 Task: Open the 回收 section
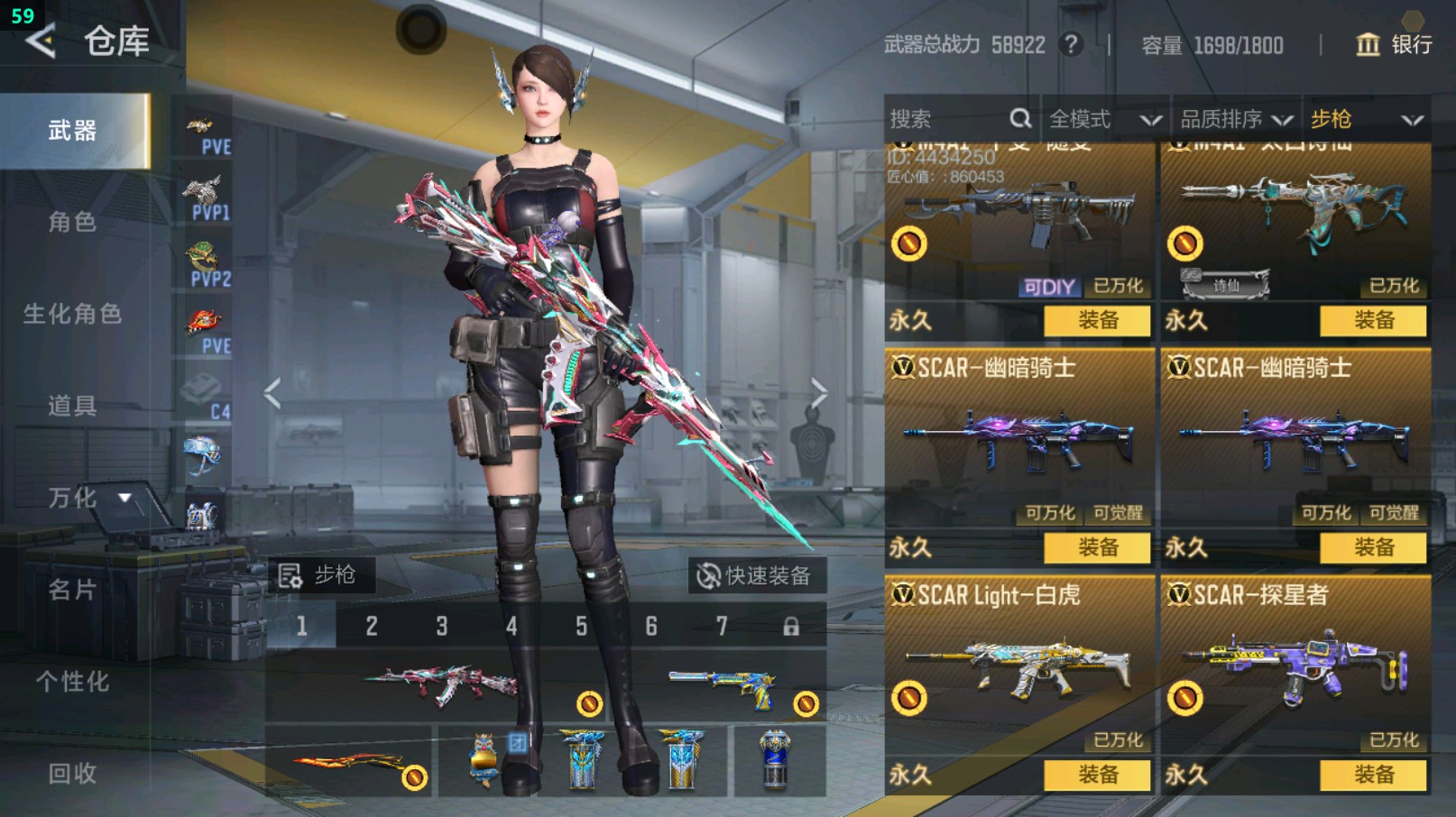tap(73, 773)
